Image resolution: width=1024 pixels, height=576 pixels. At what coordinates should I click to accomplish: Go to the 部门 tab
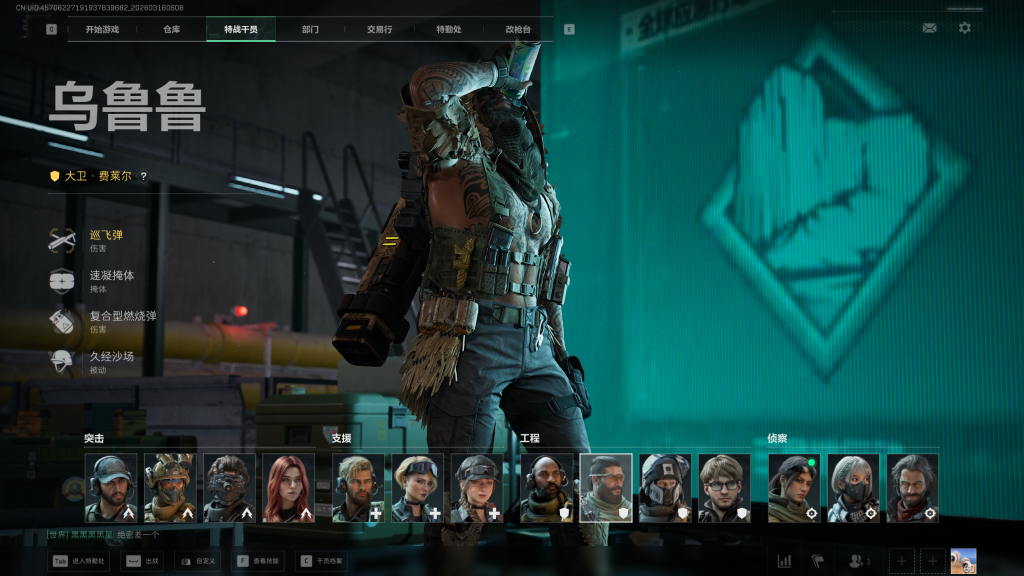click(310, 29)
